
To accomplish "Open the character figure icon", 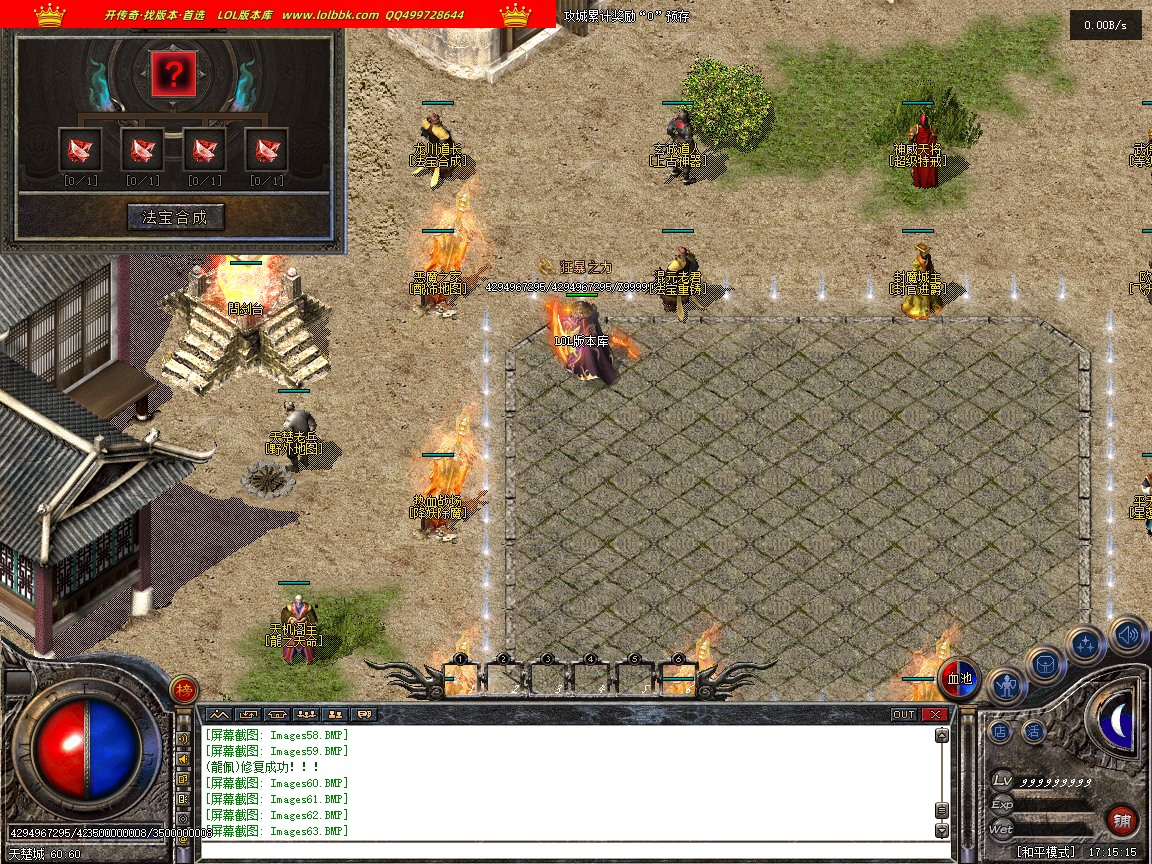I will tap(1008, 686).
